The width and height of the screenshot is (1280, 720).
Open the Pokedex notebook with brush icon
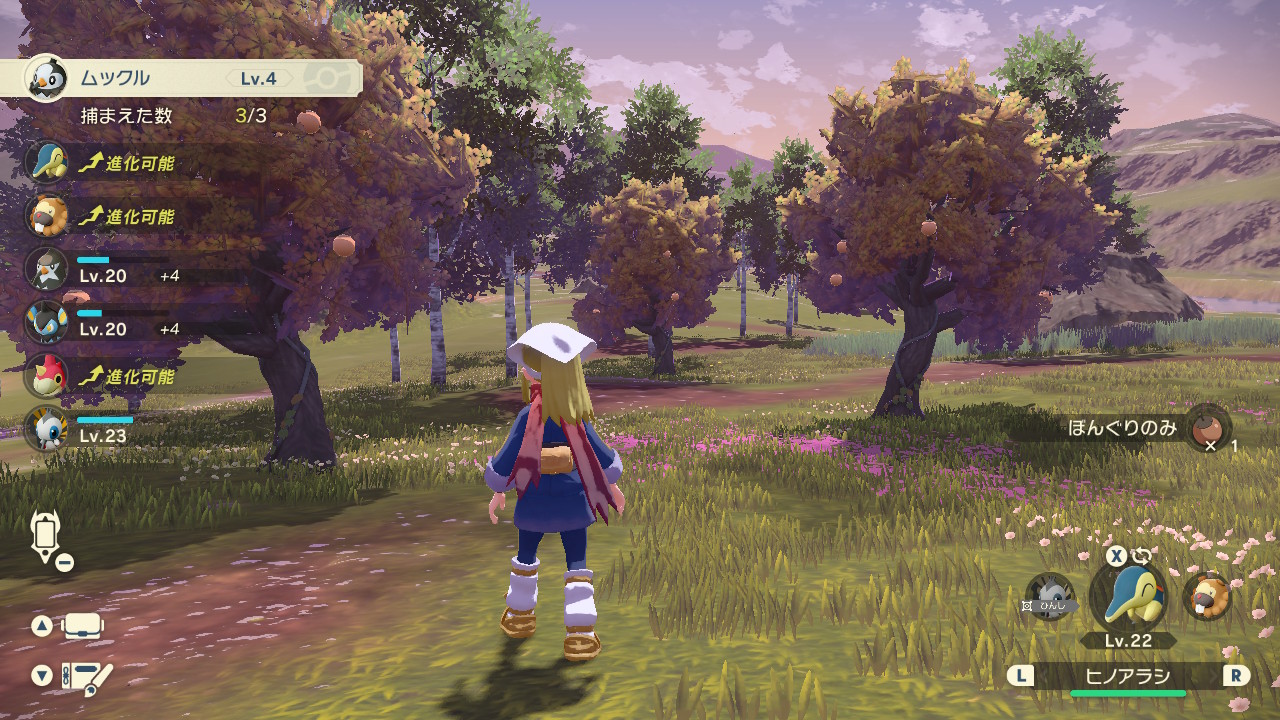(87, 677)
